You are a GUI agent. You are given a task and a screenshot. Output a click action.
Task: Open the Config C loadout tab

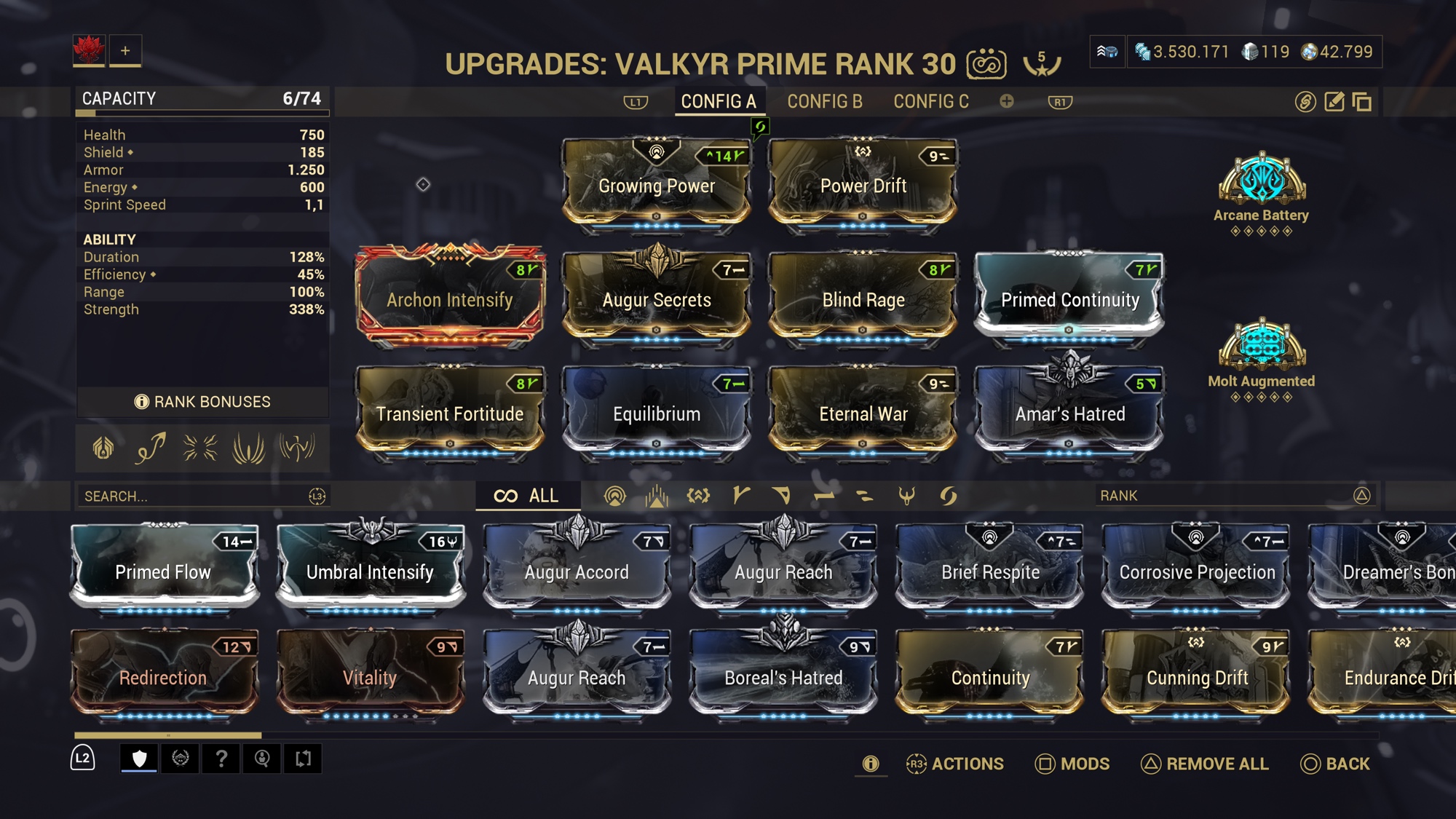[930, 102]
